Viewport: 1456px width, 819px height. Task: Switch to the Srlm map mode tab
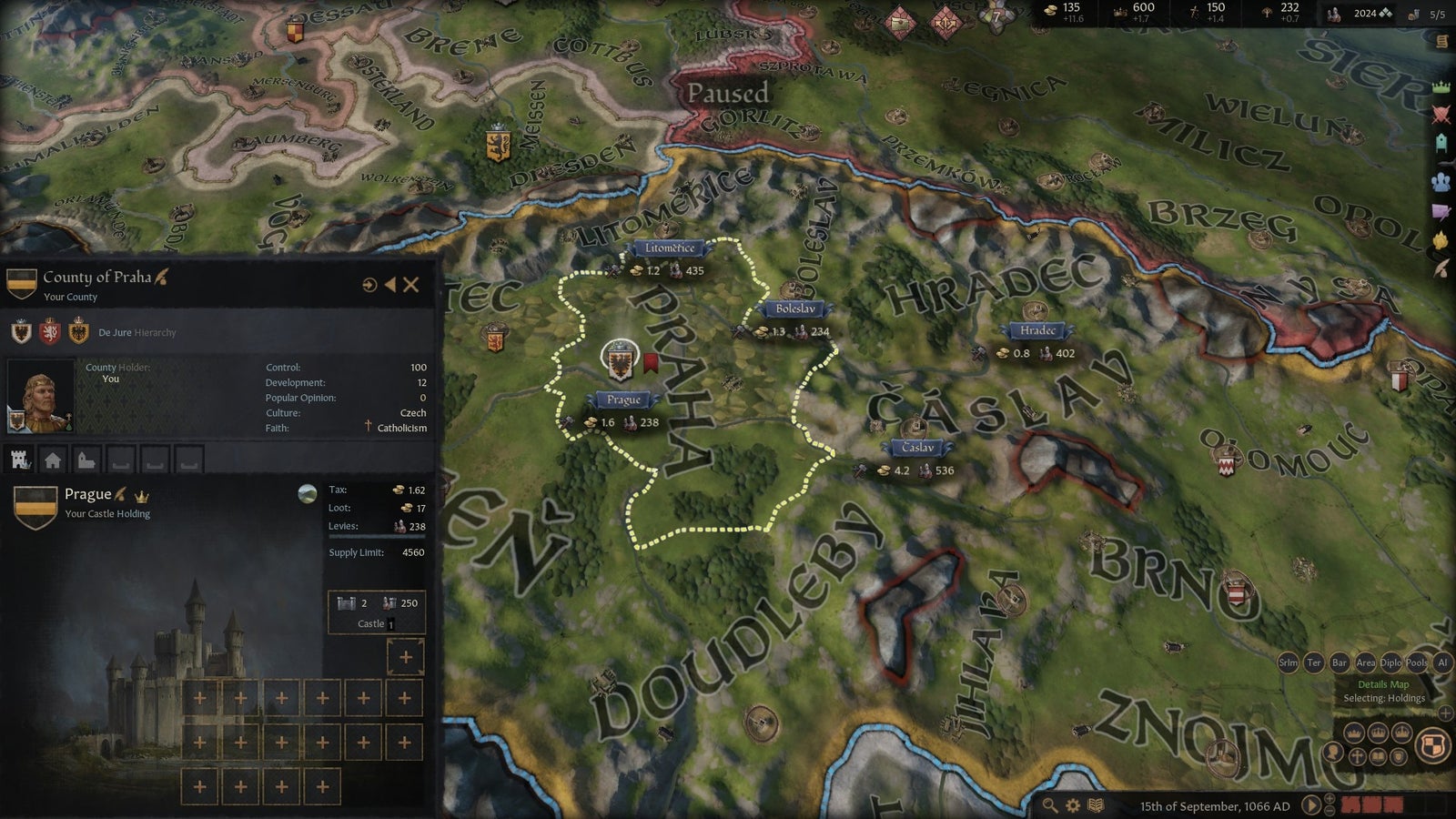pos(1288,663)
